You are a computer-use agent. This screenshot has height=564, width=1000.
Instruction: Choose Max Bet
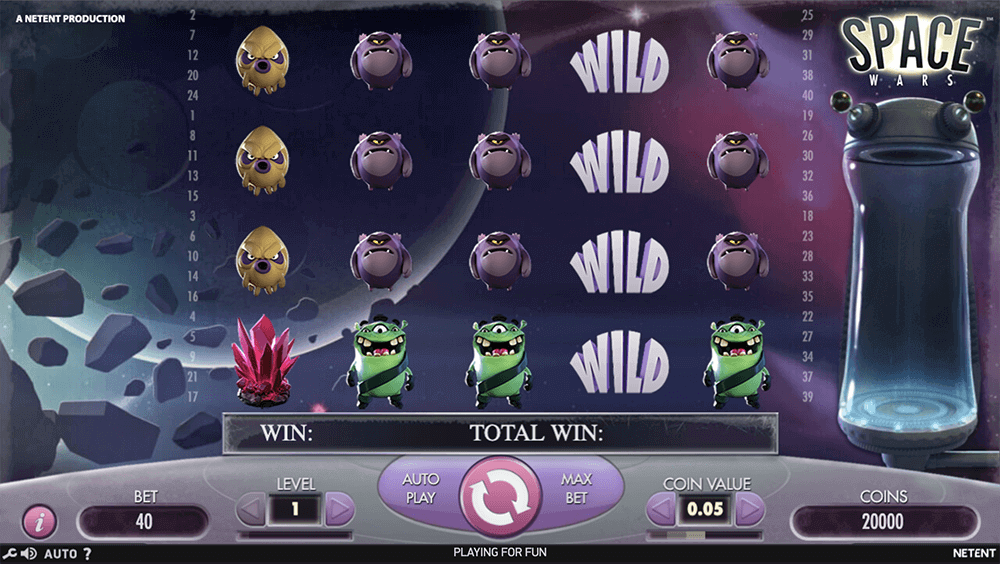click(577, 488)
